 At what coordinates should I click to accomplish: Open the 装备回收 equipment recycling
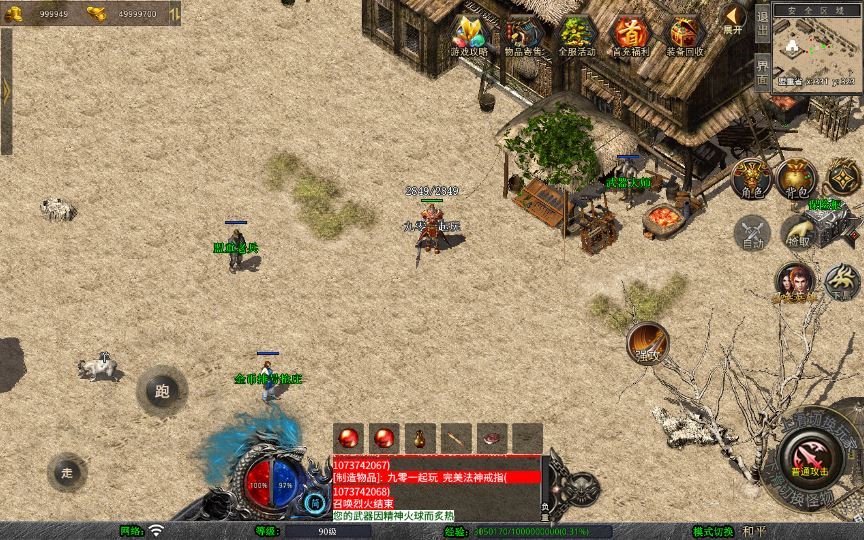tap(685, 36)
